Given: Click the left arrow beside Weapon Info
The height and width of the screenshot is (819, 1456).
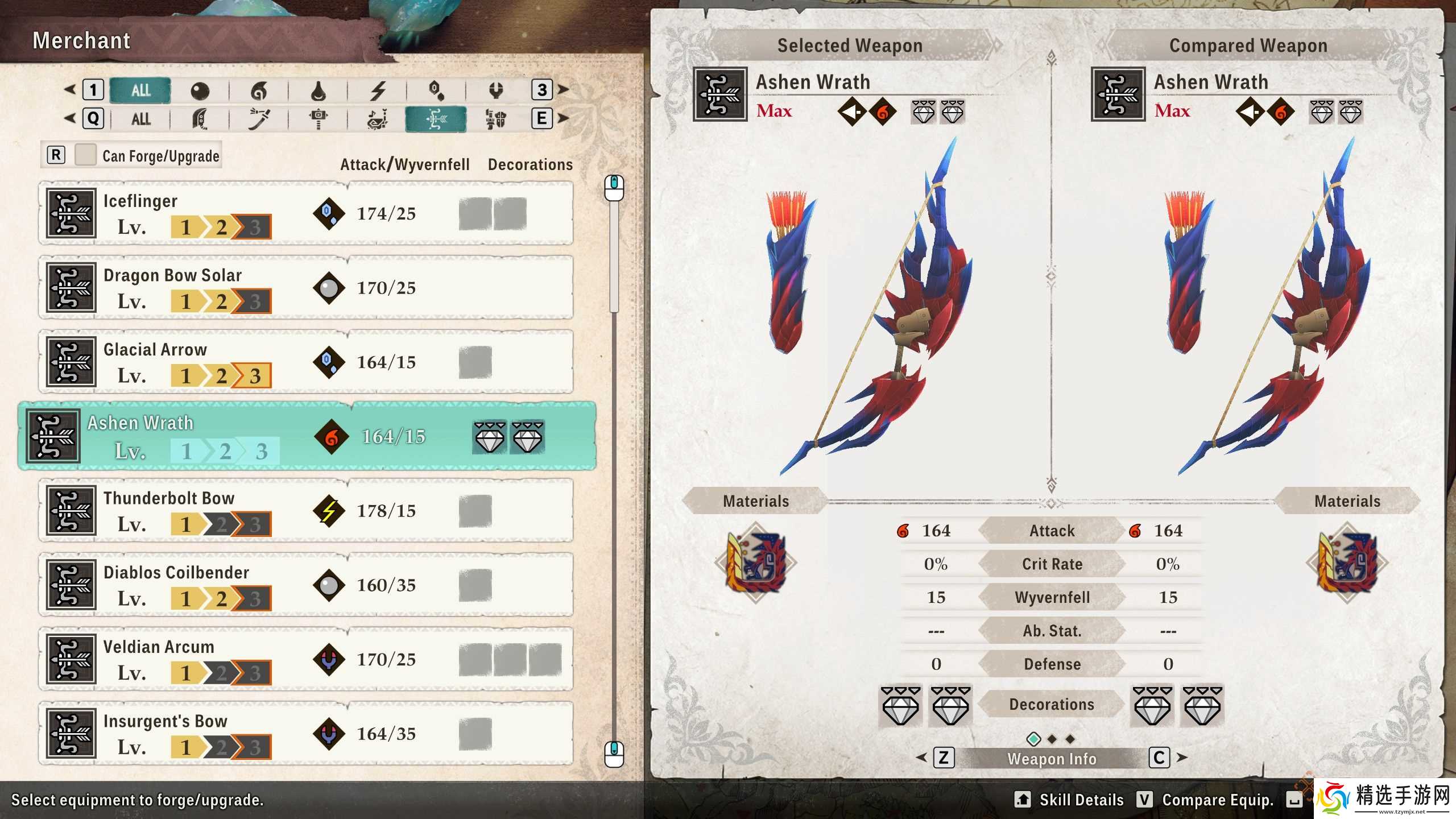Looking at the screenshot, I should (921, 759).
